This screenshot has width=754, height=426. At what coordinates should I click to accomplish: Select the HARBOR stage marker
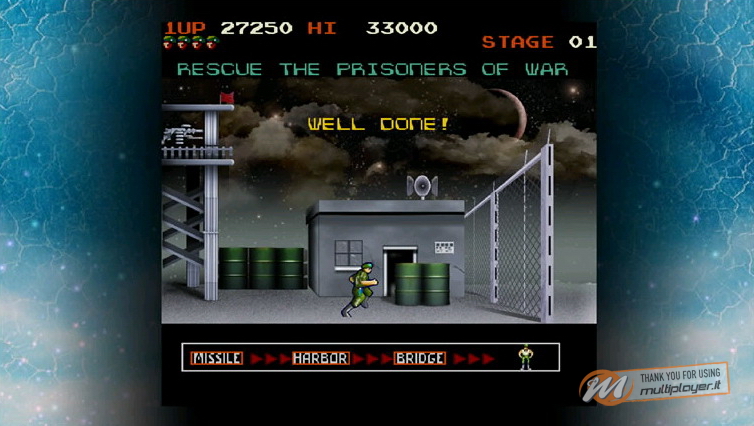(x=320, y=358)
